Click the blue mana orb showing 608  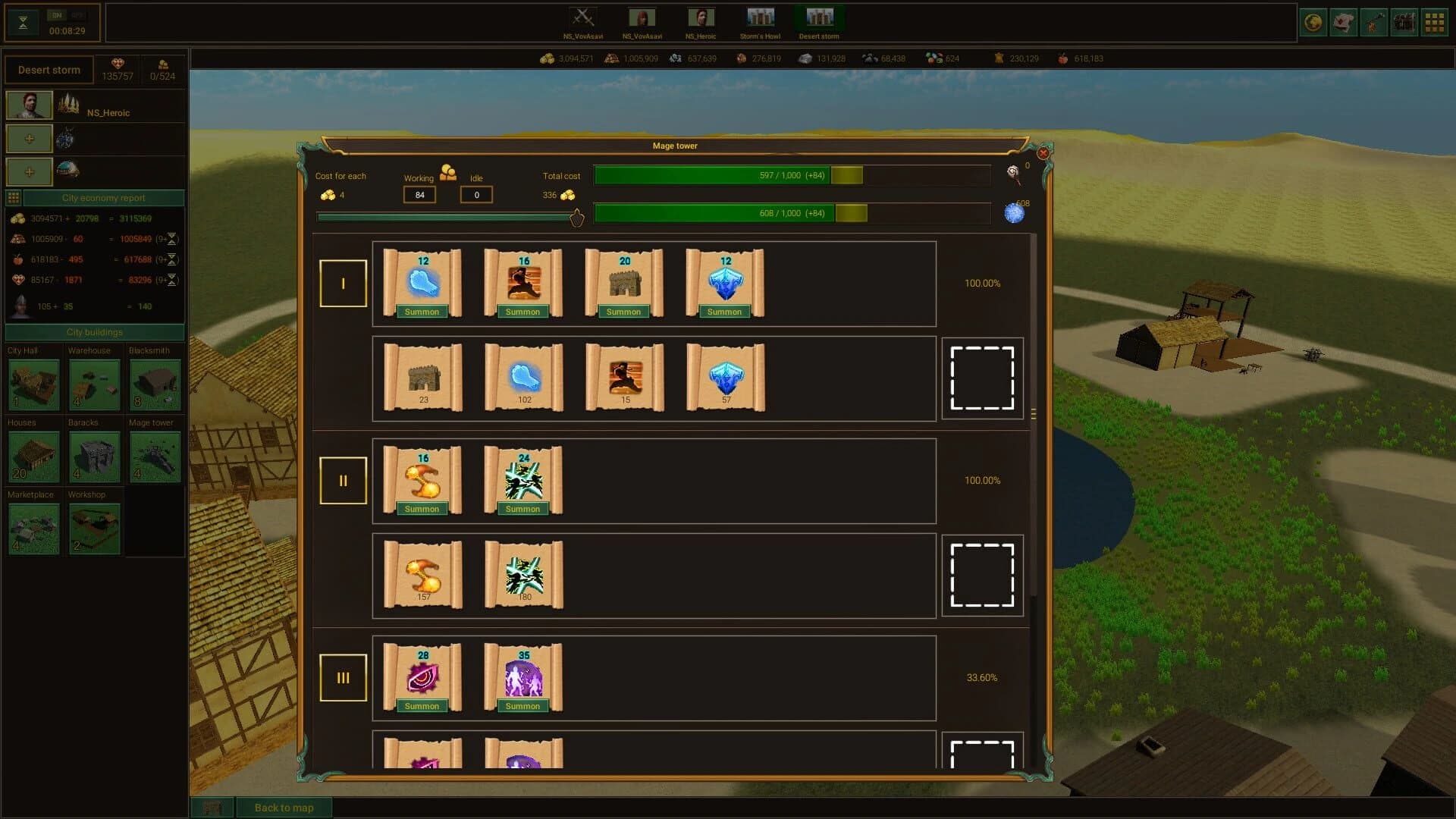pyautogui.click(x=1014, y=212)
